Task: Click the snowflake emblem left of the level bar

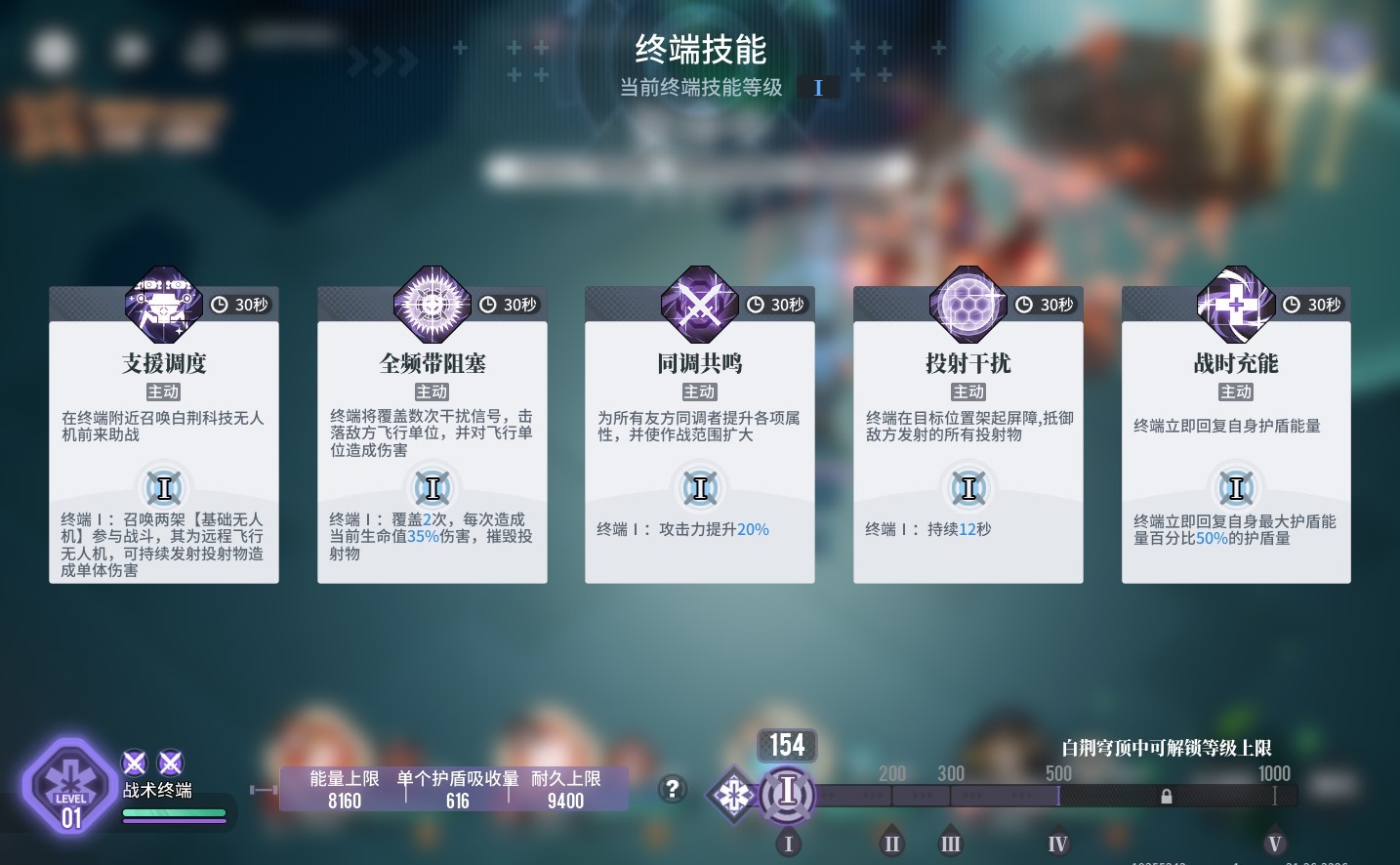Action: 733,796
